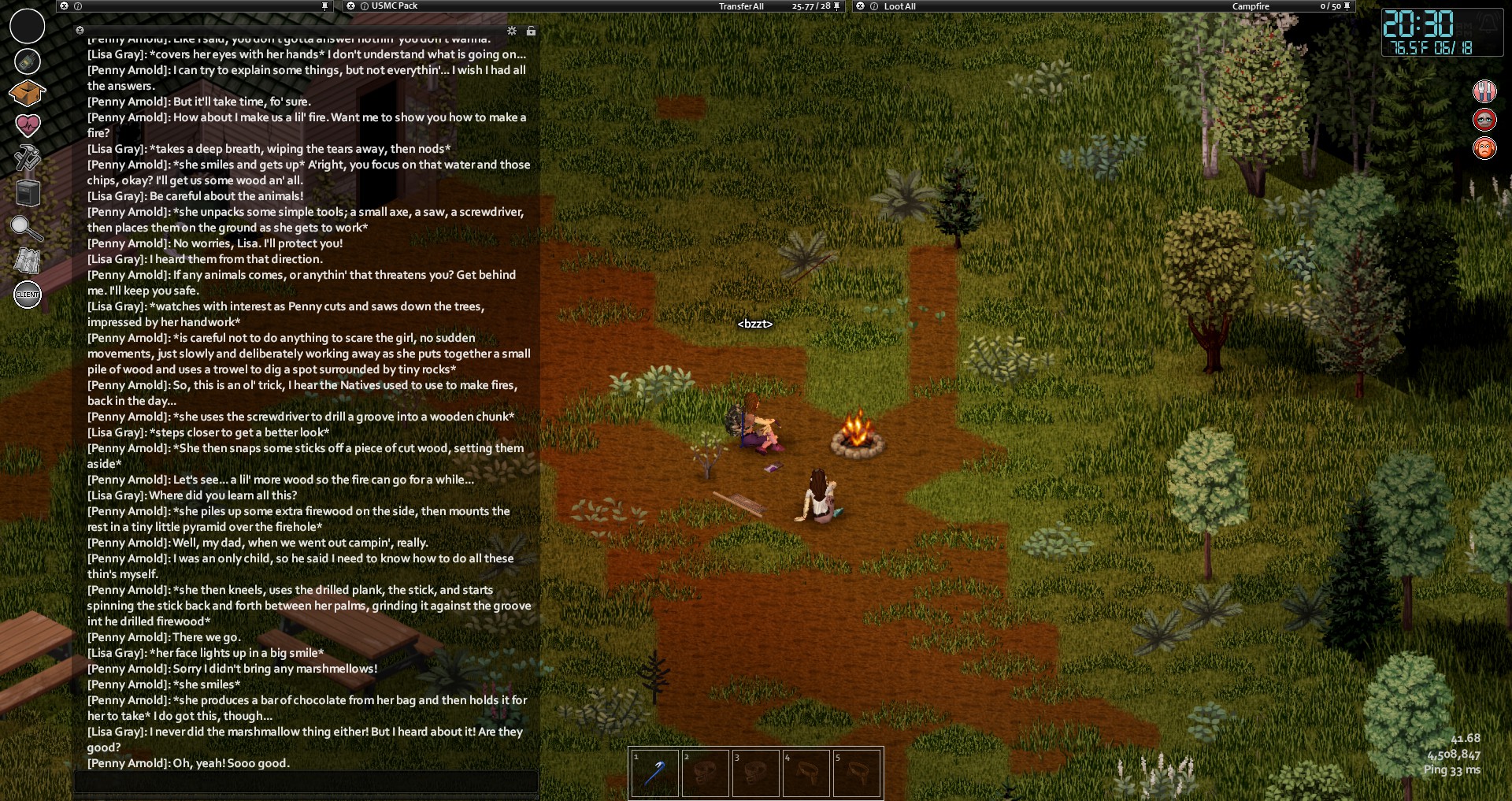Click the stove furniture-moving icon

click(28, 192)
